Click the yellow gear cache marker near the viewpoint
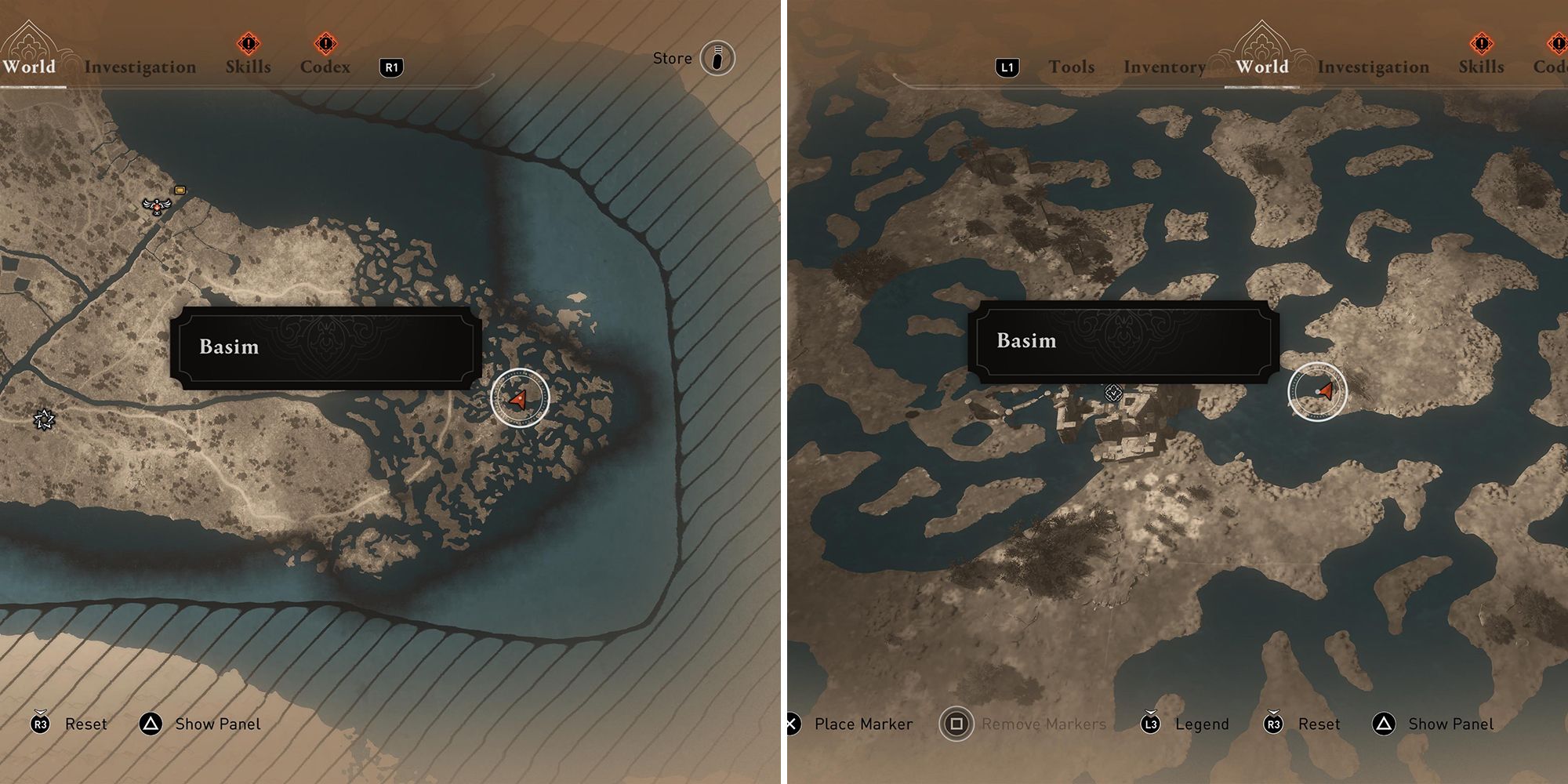 [x=179, y=190]
